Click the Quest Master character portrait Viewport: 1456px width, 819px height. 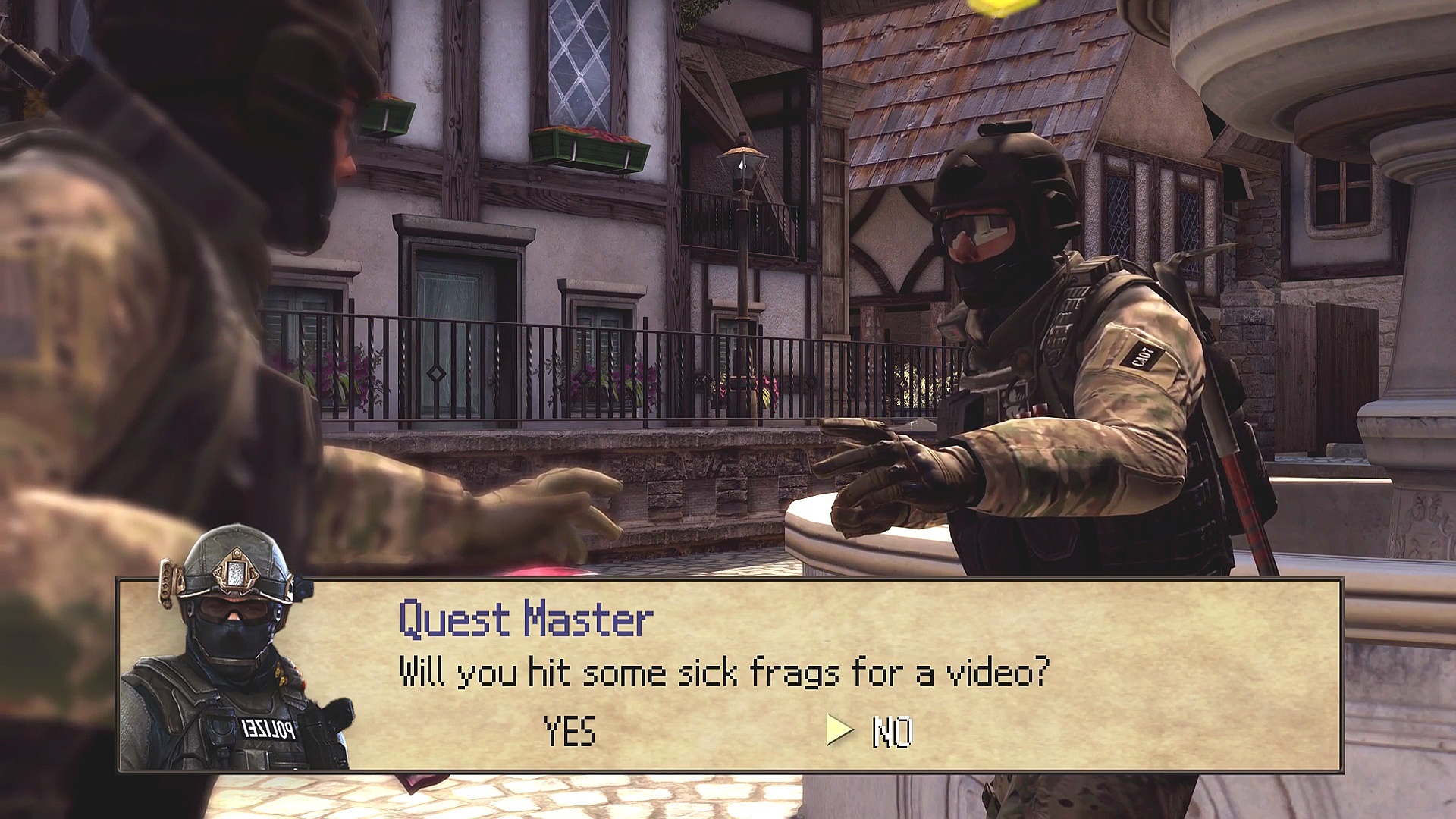227,675
